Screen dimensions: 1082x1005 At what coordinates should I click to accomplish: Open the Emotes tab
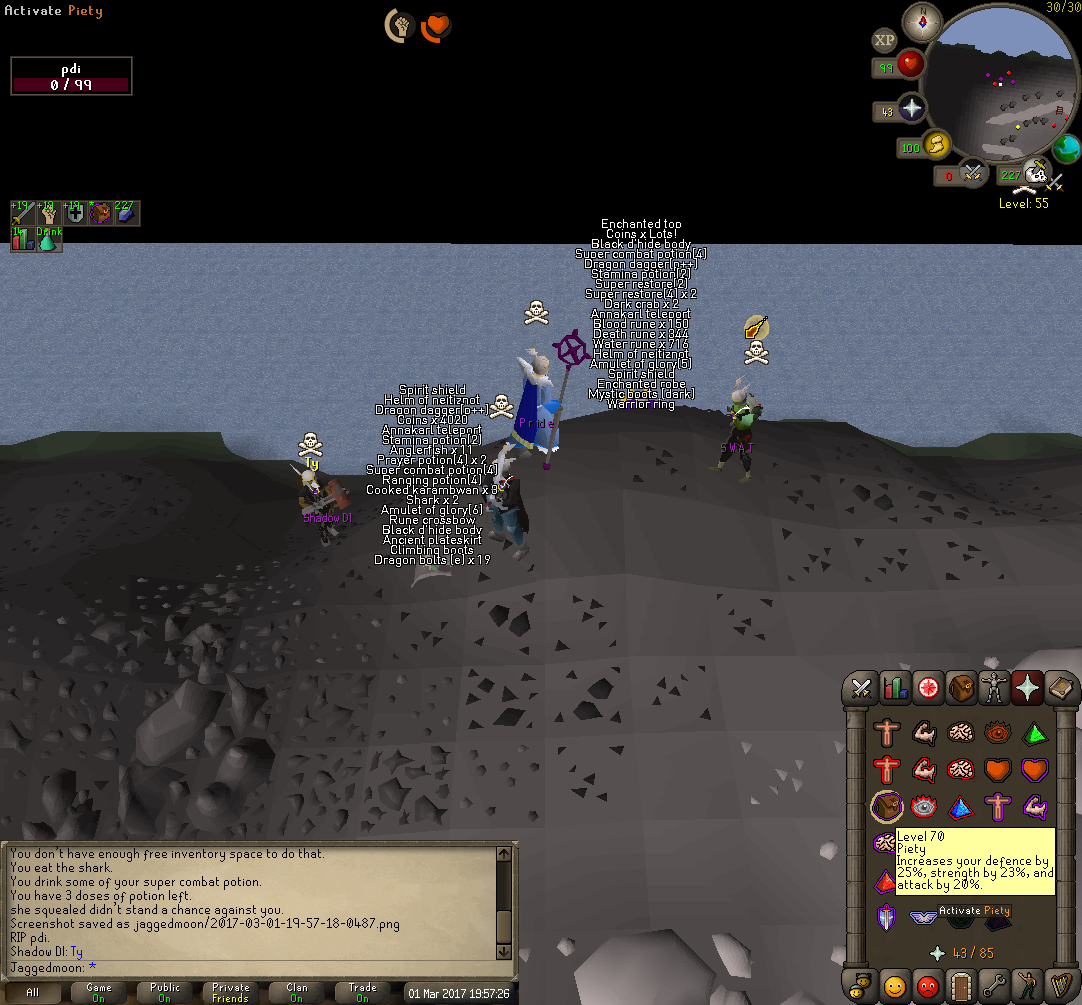click(x=1028, y=983)
